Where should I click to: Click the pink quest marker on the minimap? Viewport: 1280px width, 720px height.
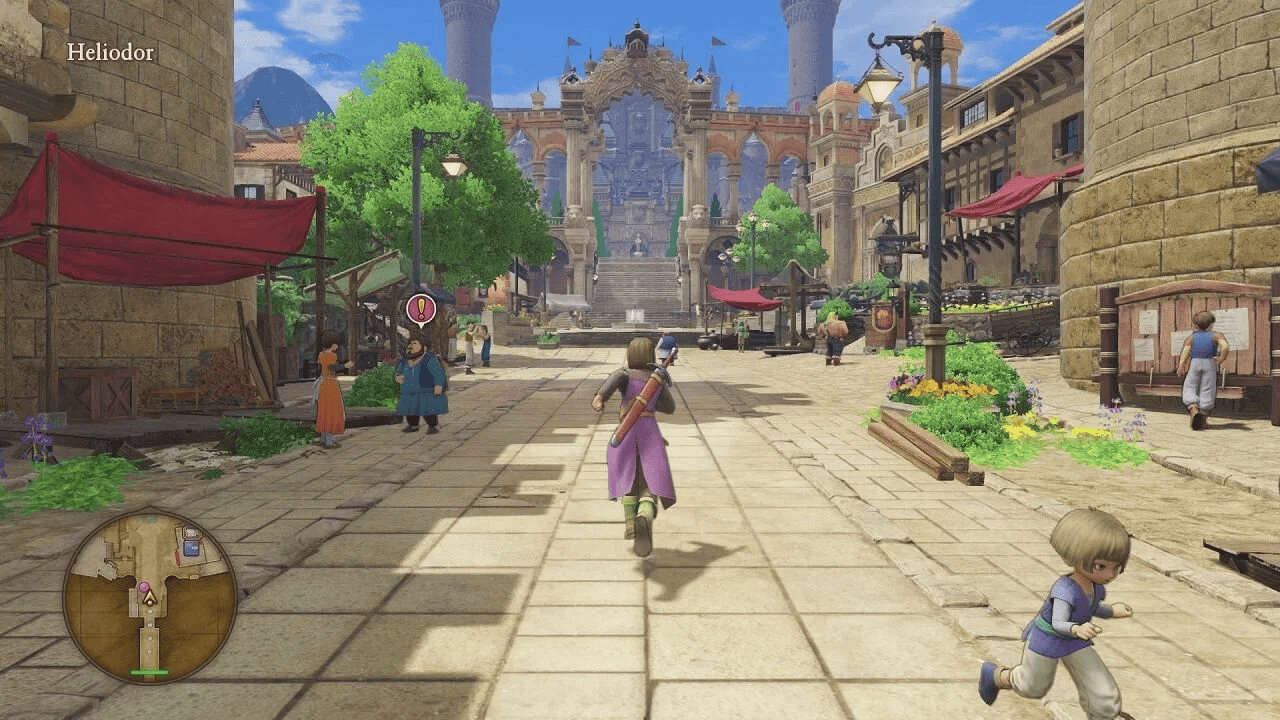[144, 586]
